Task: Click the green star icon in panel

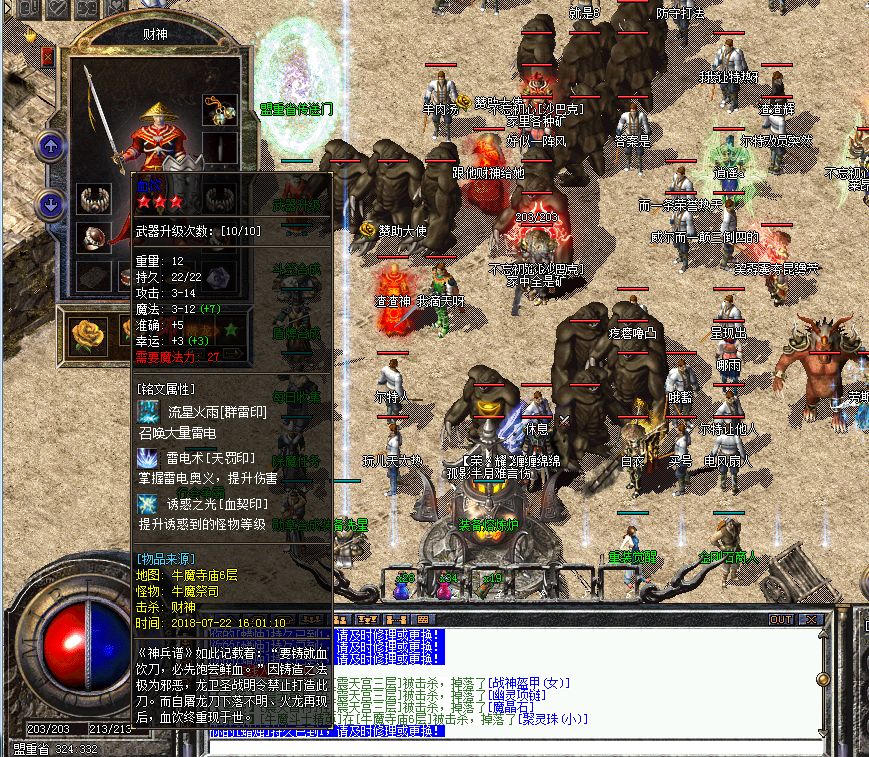Action: (232, 329)
